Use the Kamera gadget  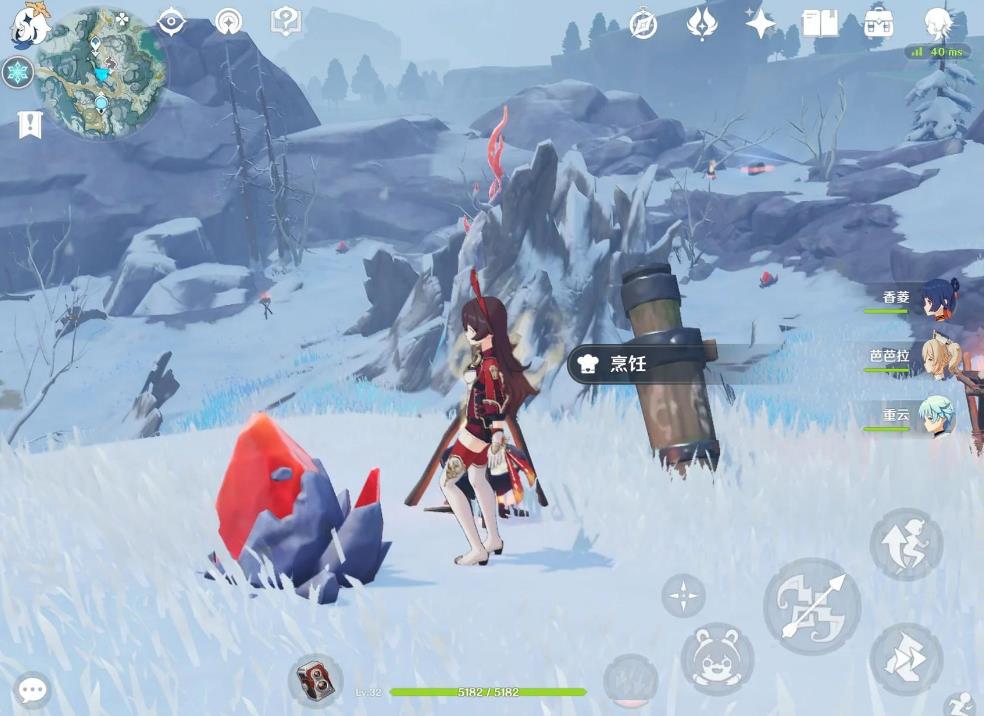(x=315, y=681)
